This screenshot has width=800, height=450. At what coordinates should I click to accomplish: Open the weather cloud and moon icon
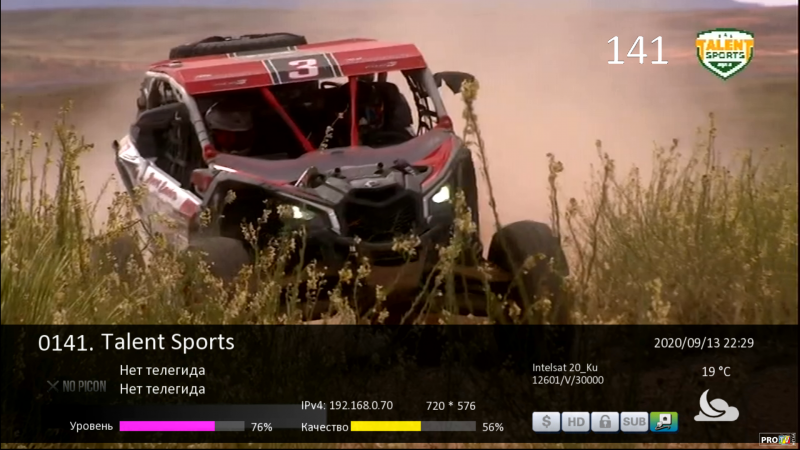[716, 405]
